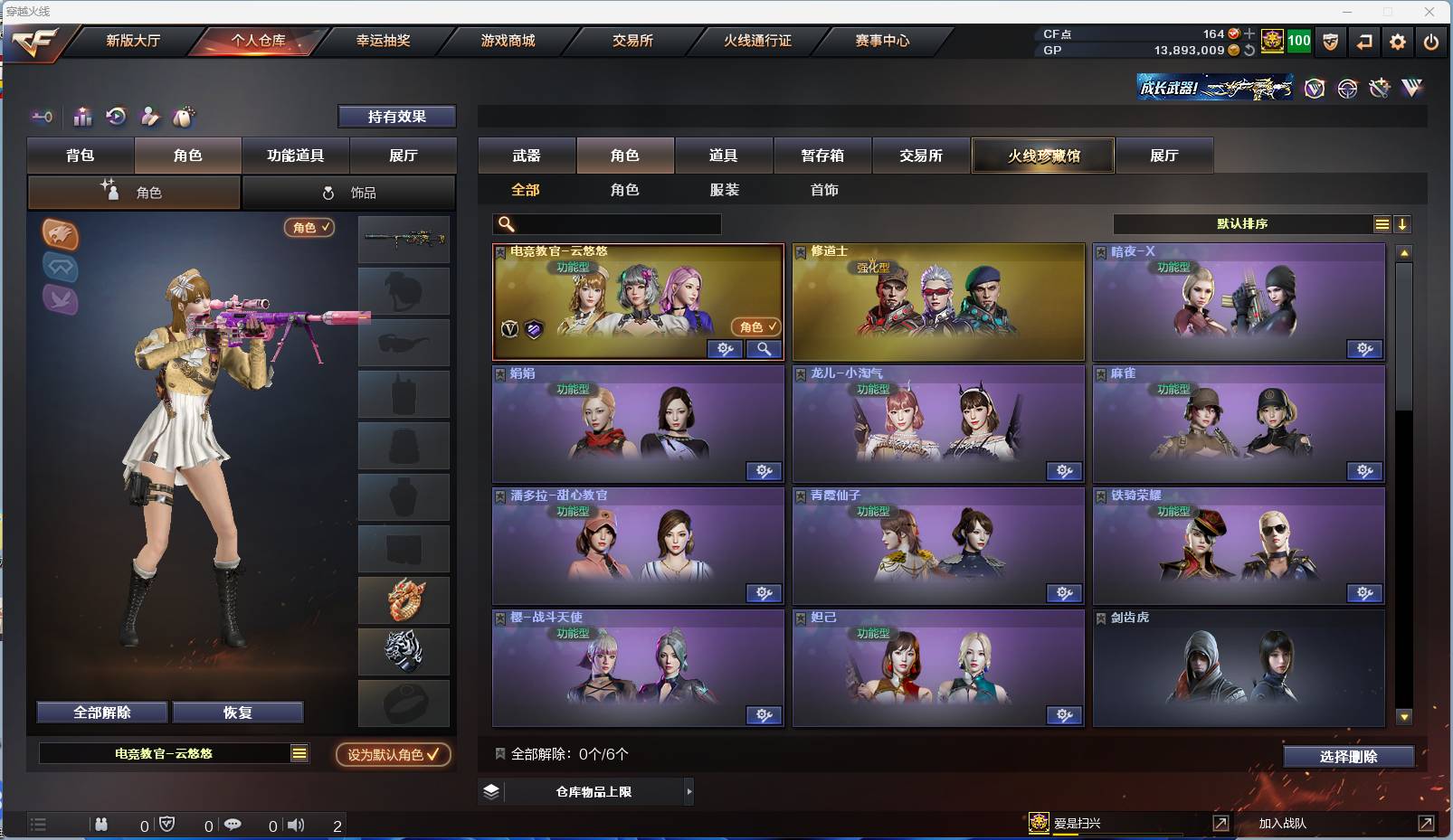Click the 全部解除 button
This screenshot has height=840, width=1453.
click(100, 712)
